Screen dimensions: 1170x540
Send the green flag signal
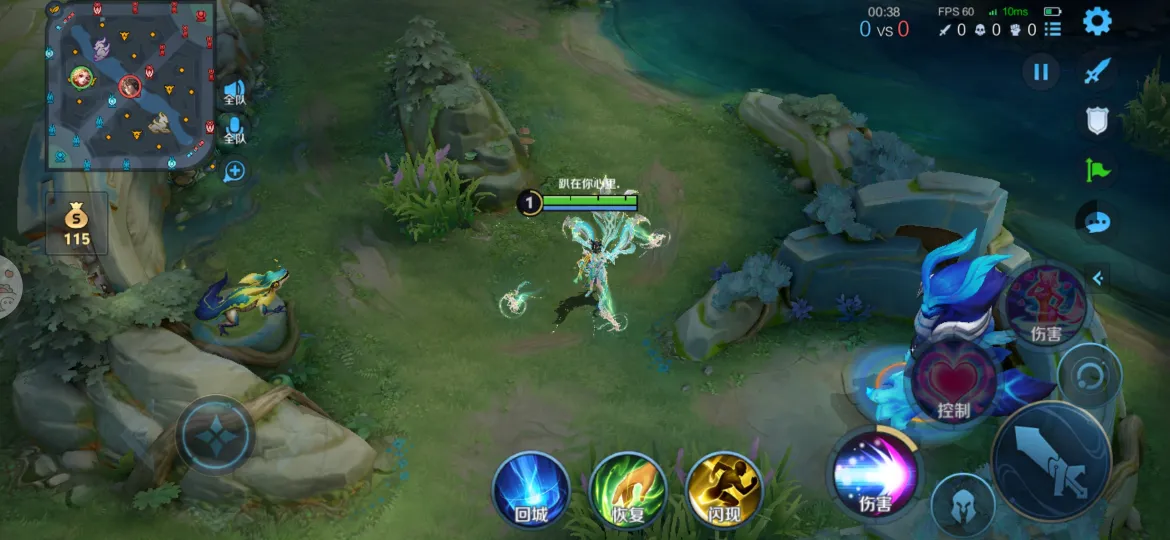[x=1098, y=170]
